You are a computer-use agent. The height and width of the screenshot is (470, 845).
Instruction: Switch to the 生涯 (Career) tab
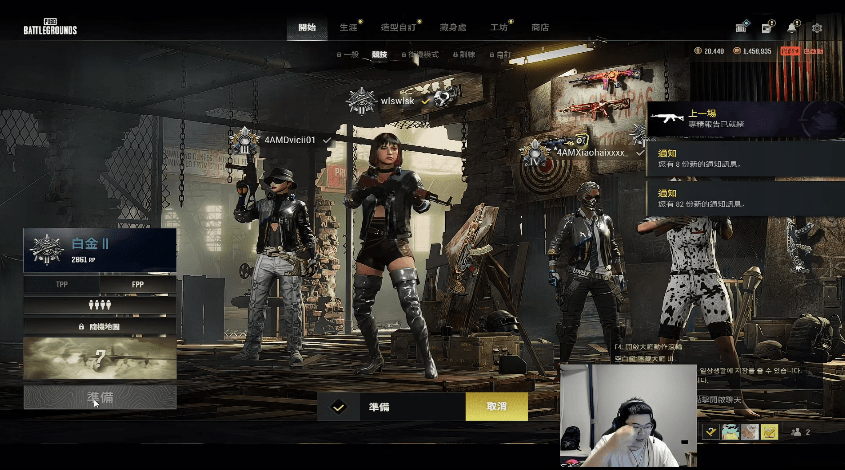click(348, 27)
